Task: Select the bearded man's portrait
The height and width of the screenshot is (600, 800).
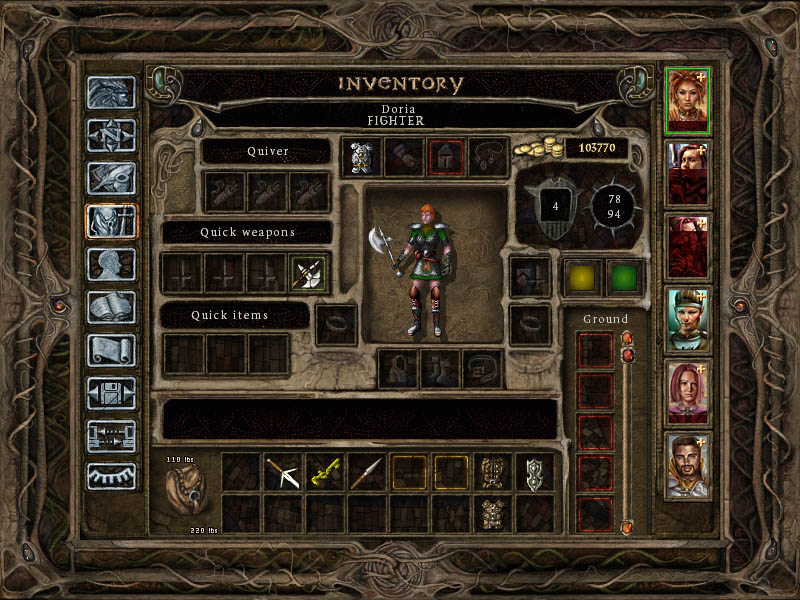Action: 688,465
